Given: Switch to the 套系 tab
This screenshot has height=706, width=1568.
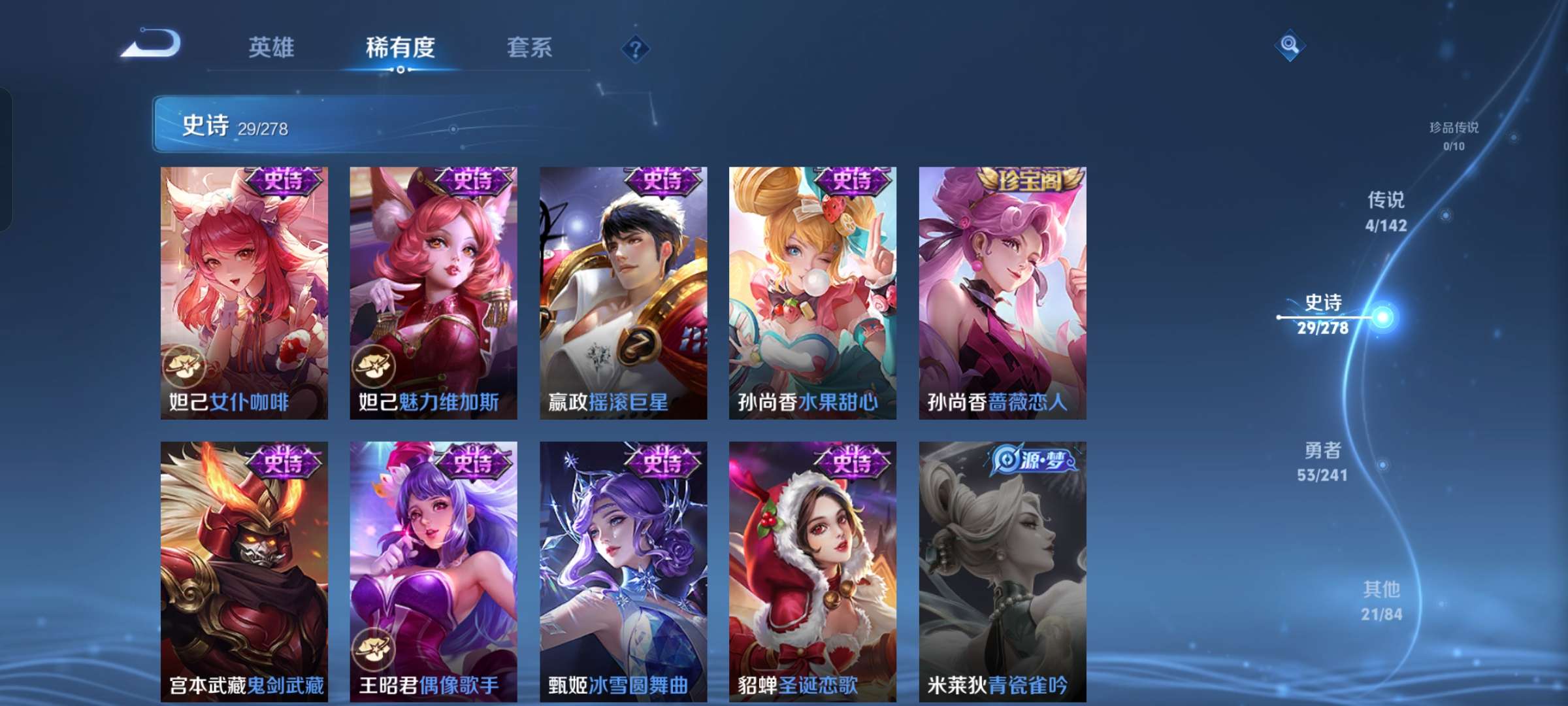Looking at the screenshot, I should (531, 48).
